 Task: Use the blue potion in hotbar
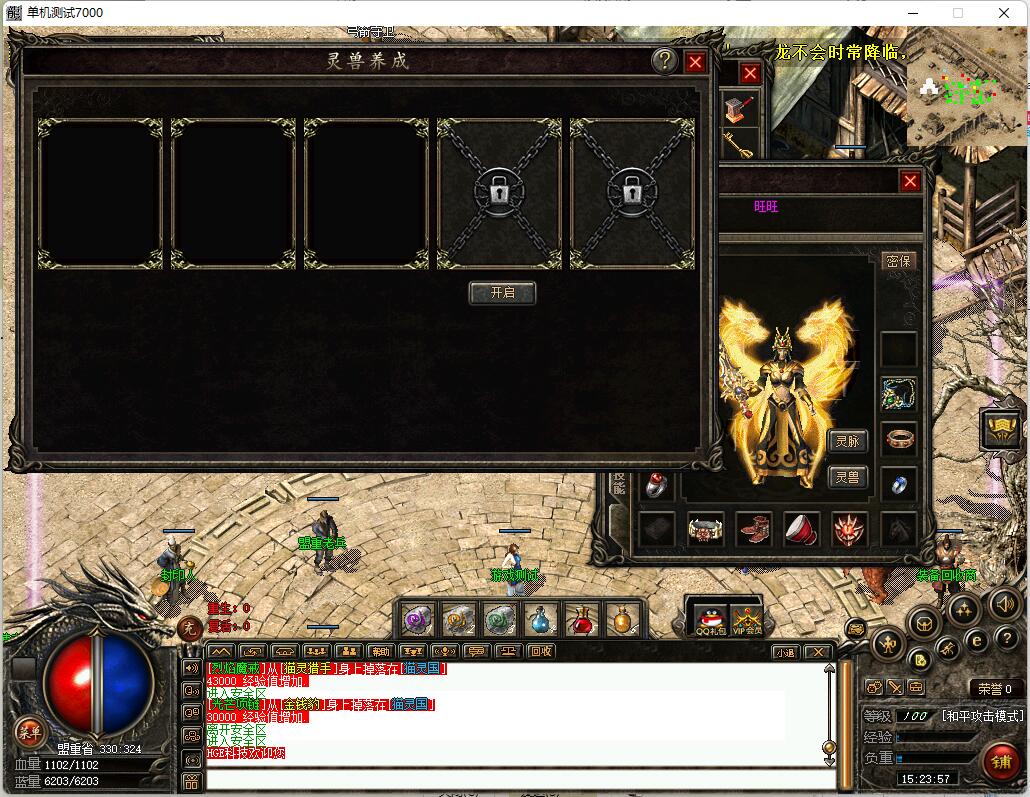click(541, 620)
